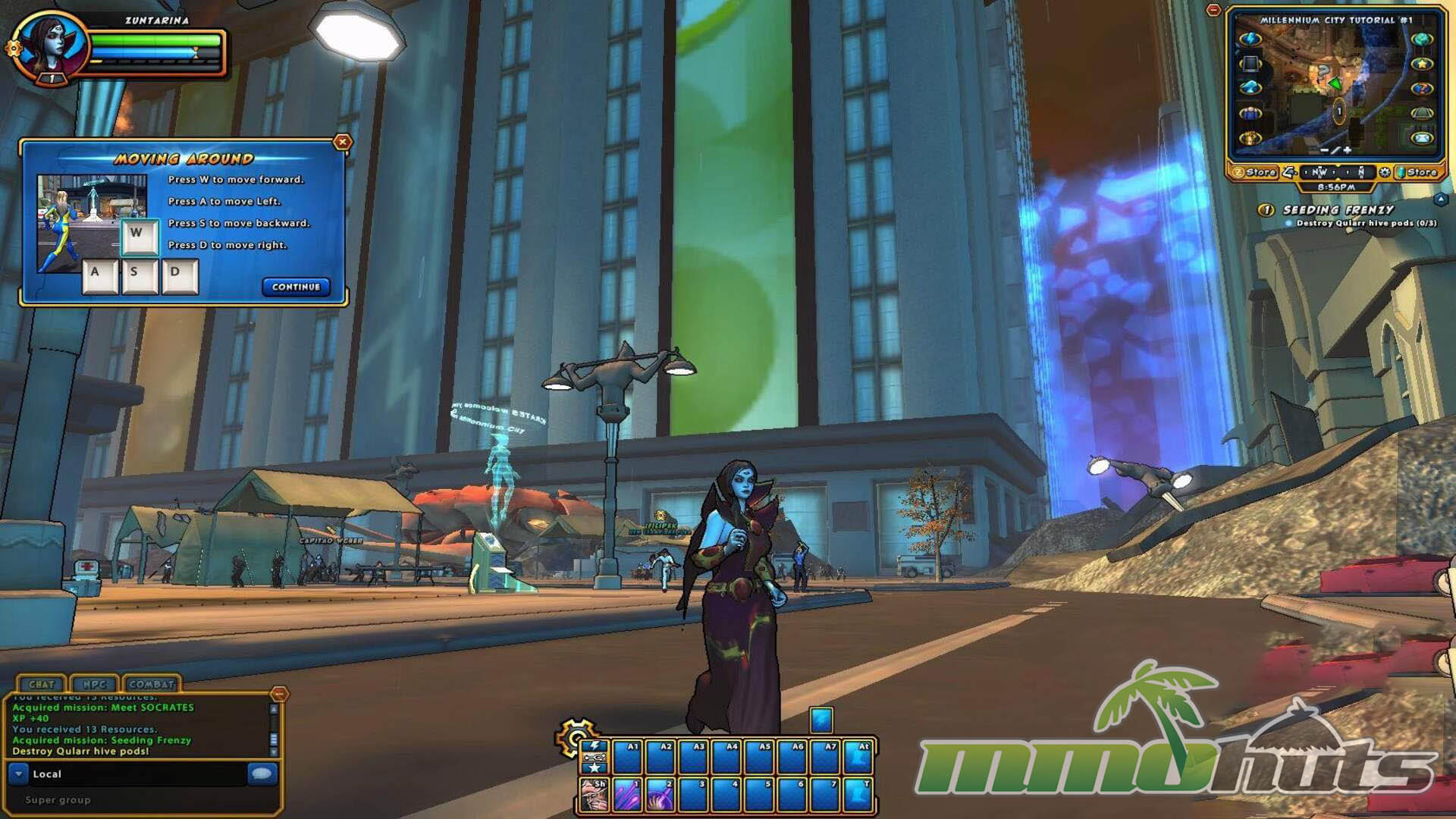Continue past the Moving Around tutorial
Image resolution: width=1456 pixels, height=819 pixels.
pyautogui.click(x=296, y=287)
